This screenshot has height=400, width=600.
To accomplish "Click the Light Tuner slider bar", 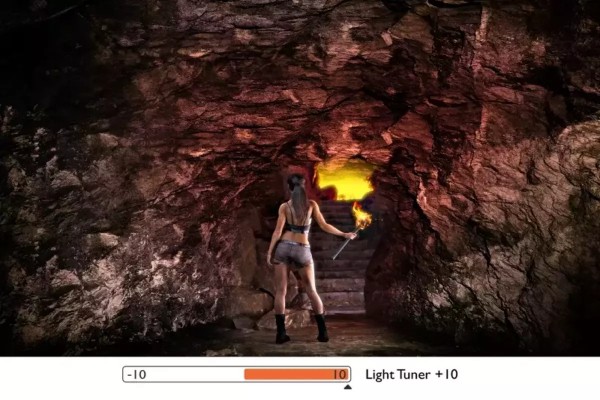I will pyautogui.click(x=236, y=375).
